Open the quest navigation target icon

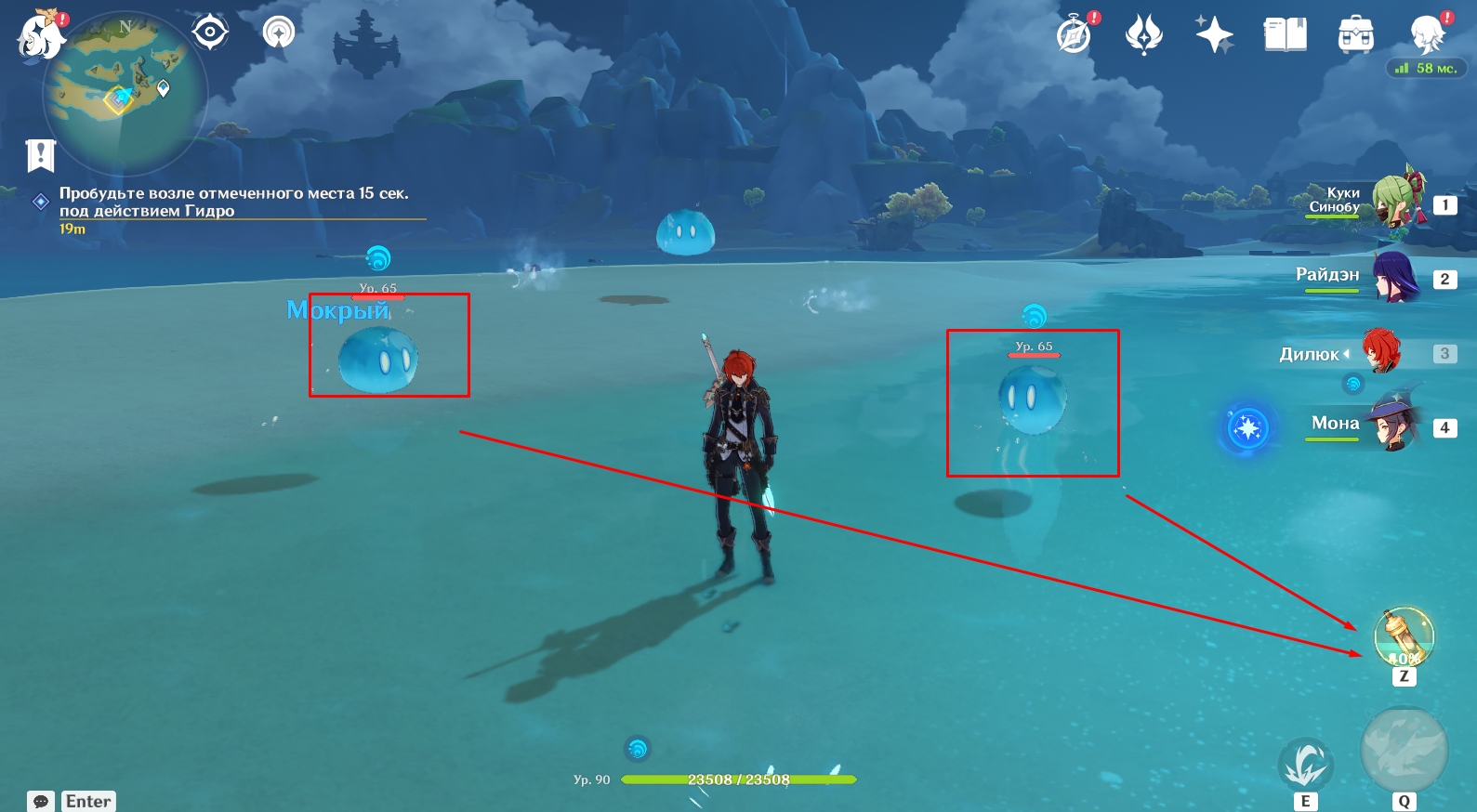(x=210, y=33)
